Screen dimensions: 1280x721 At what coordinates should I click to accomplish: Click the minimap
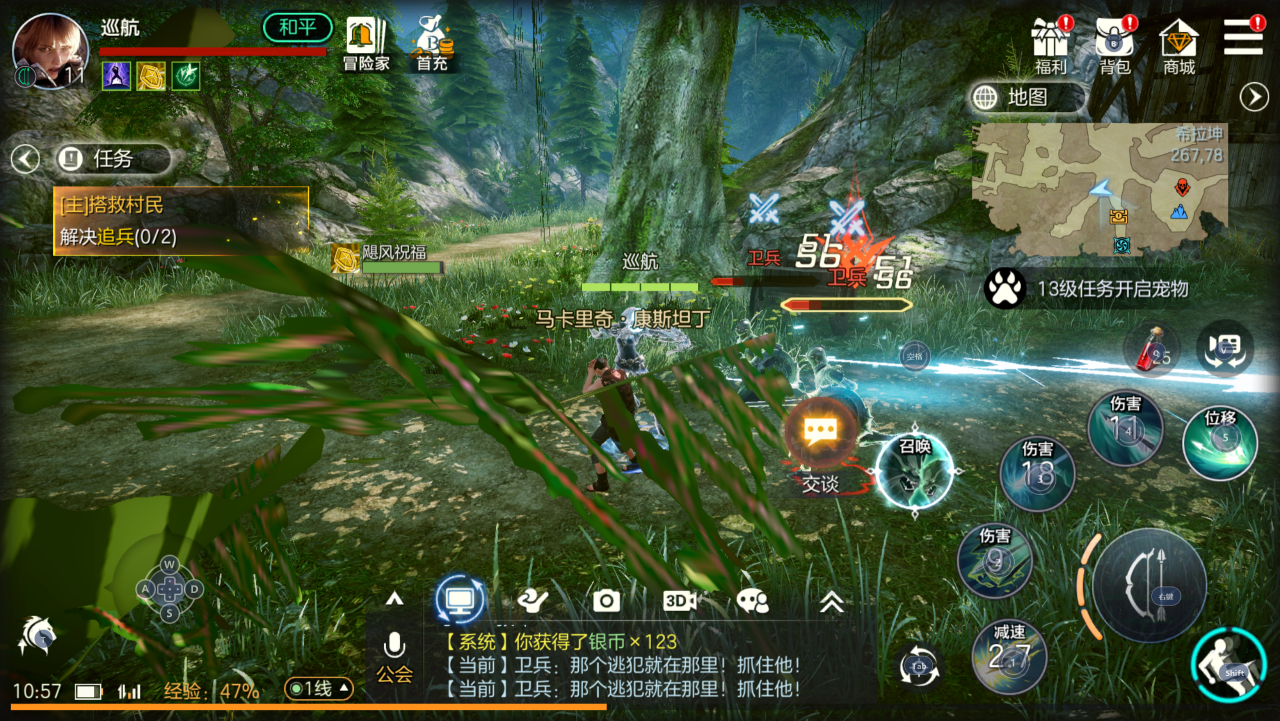pyautogui.click(x=1099, y=190)
